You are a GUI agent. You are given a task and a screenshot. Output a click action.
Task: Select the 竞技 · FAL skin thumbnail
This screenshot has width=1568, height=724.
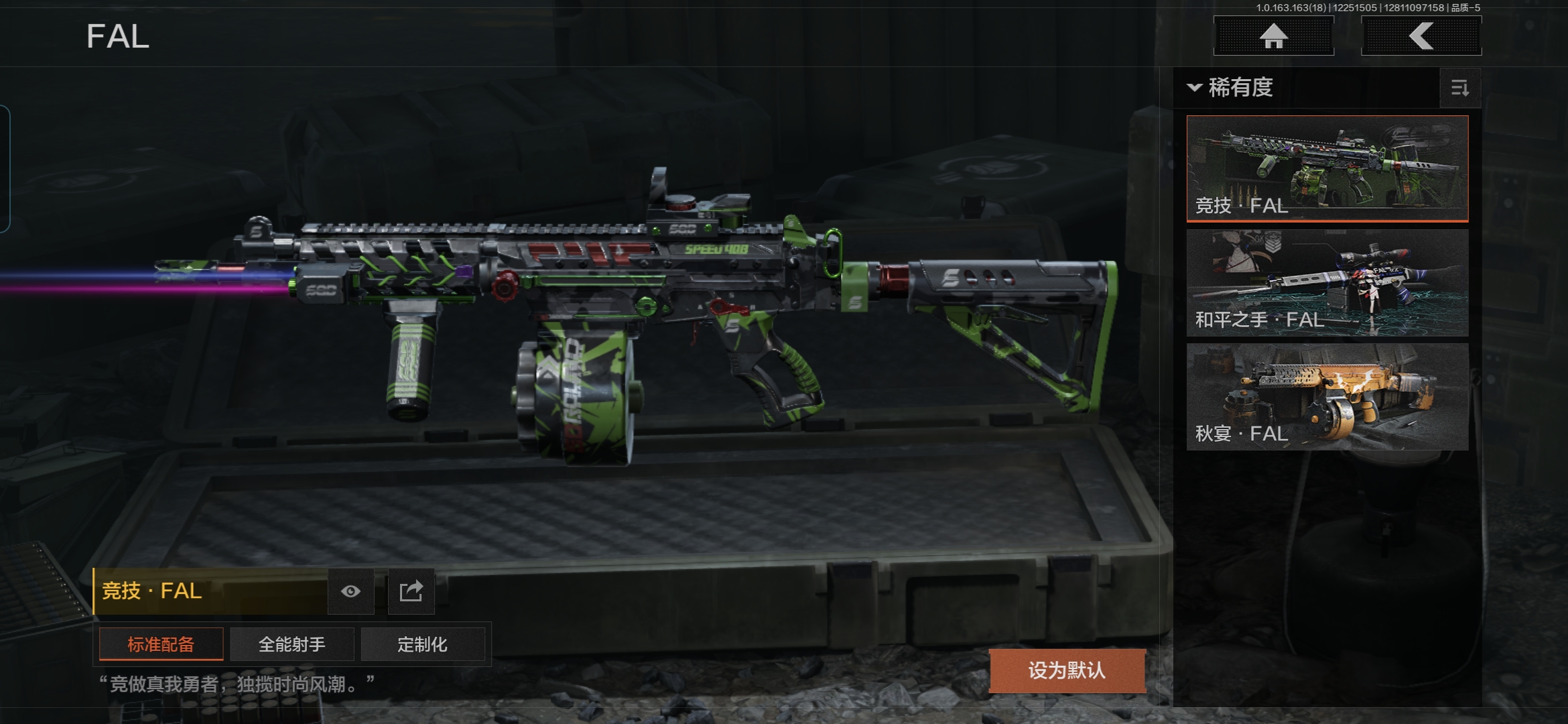click(1327, 168)
